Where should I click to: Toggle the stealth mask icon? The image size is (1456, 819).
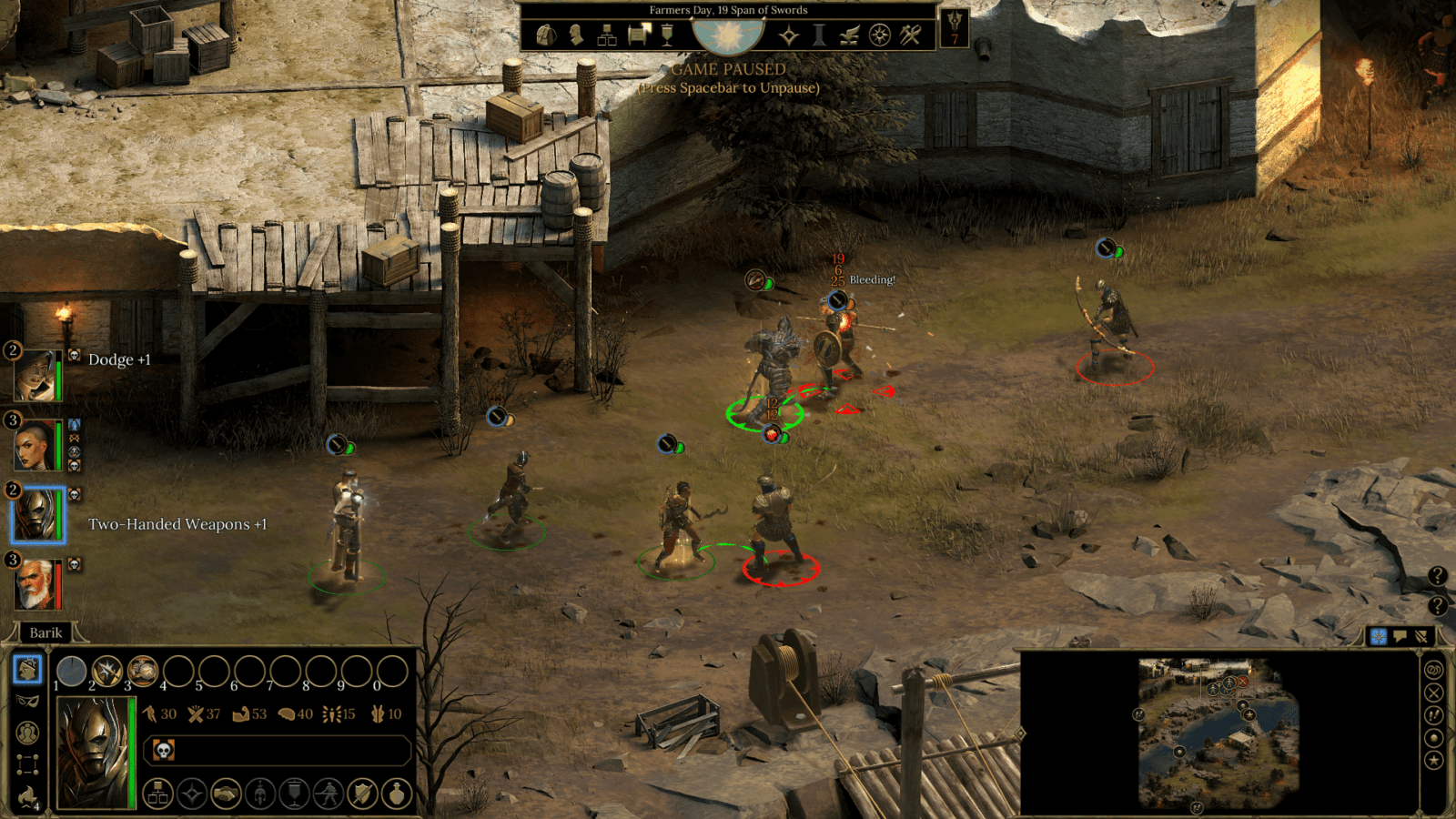point(28,701)
